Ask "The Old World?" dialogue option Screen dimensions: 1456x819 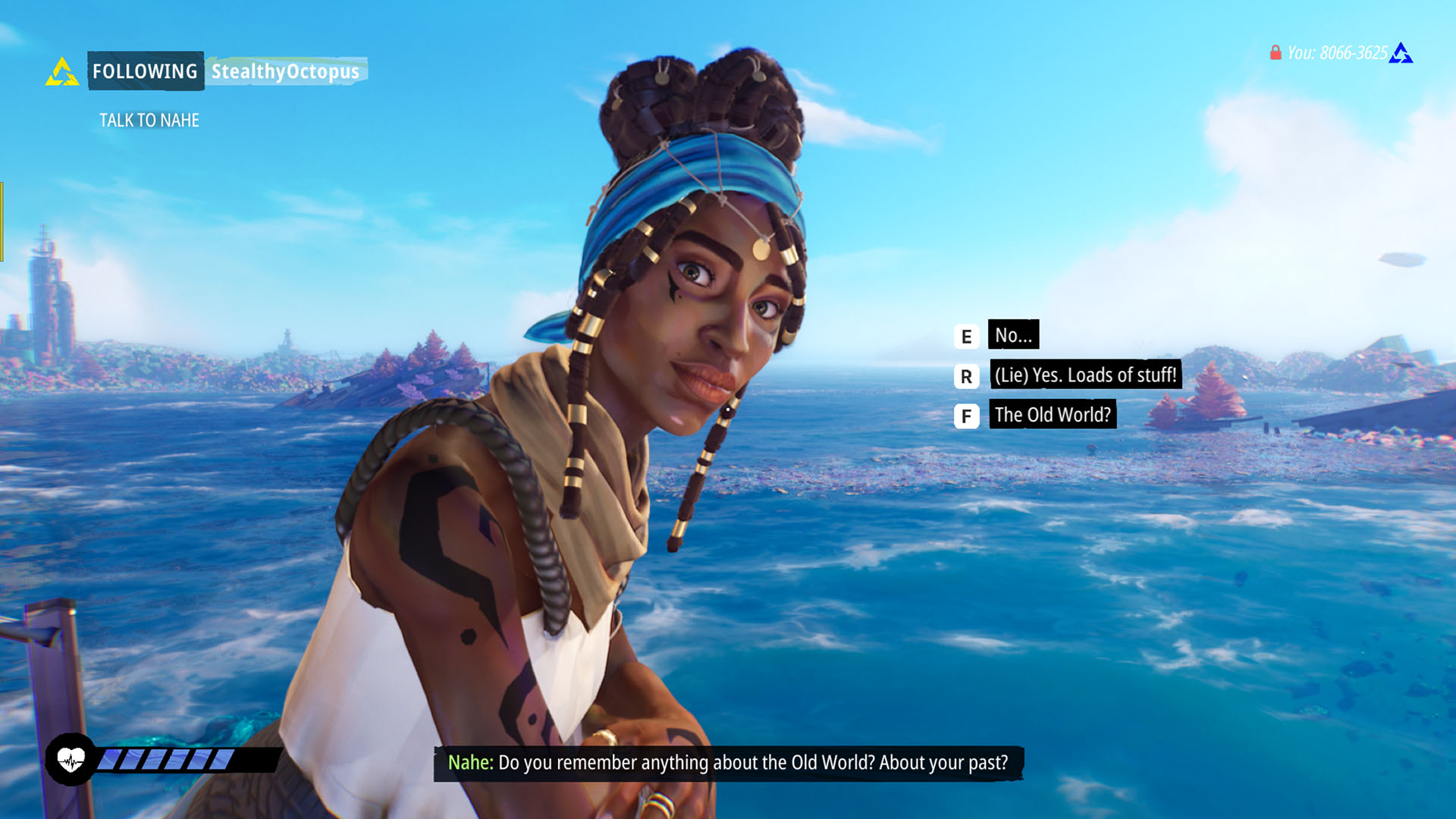point(1052,415)
